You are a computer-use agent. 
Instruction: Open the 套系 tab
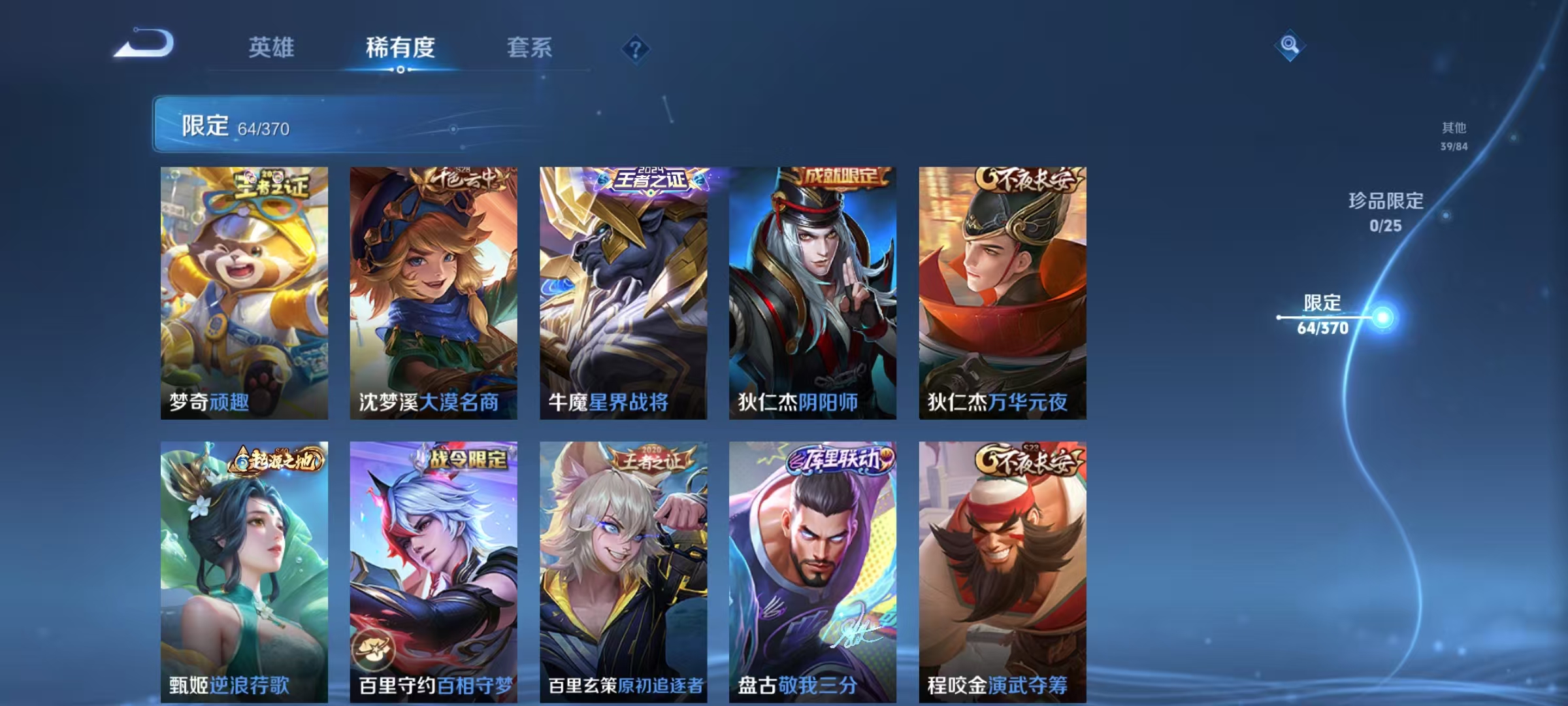pos(531,48)
